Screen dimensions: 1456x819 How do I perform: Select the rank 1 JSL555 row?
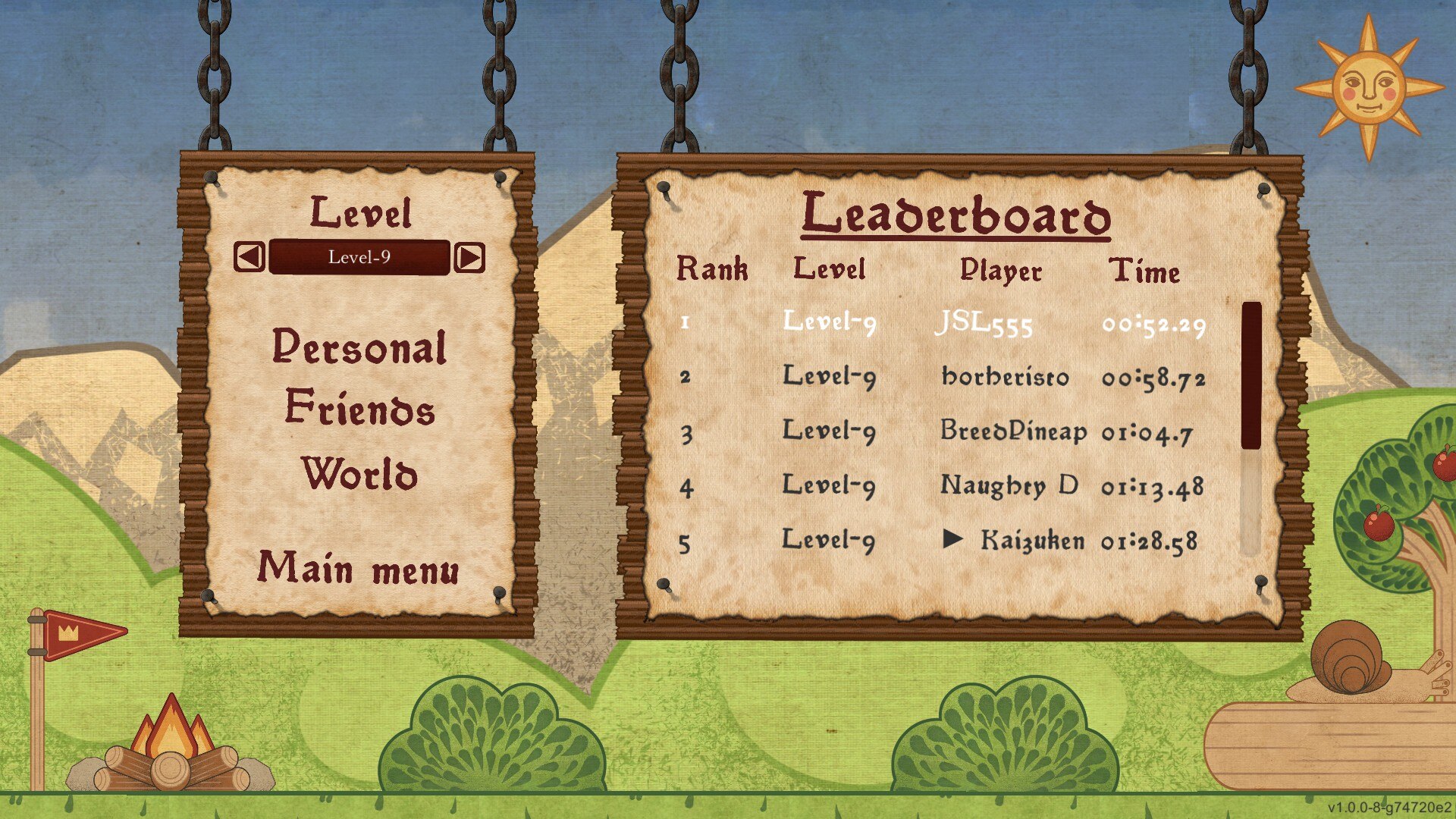pos(940,323)
